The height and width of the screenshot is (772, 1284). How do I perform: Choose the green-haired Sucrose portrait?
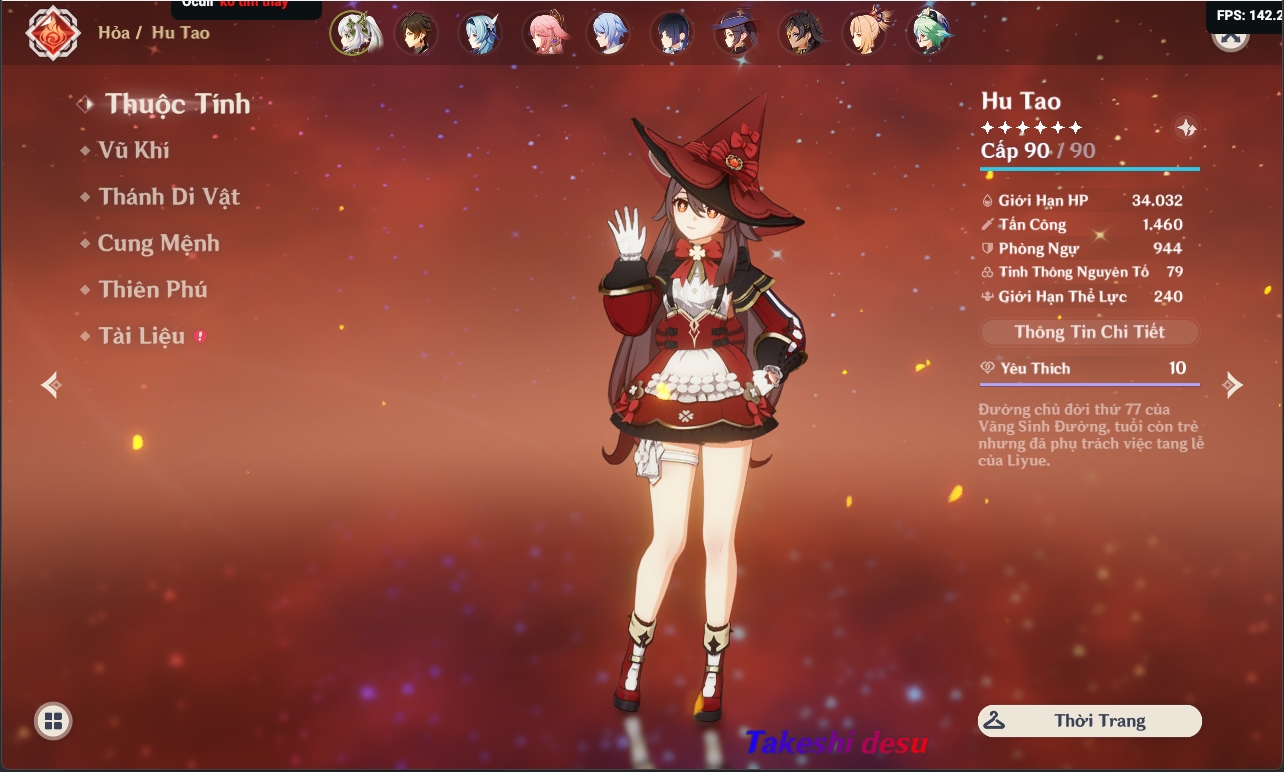point(928,33)
